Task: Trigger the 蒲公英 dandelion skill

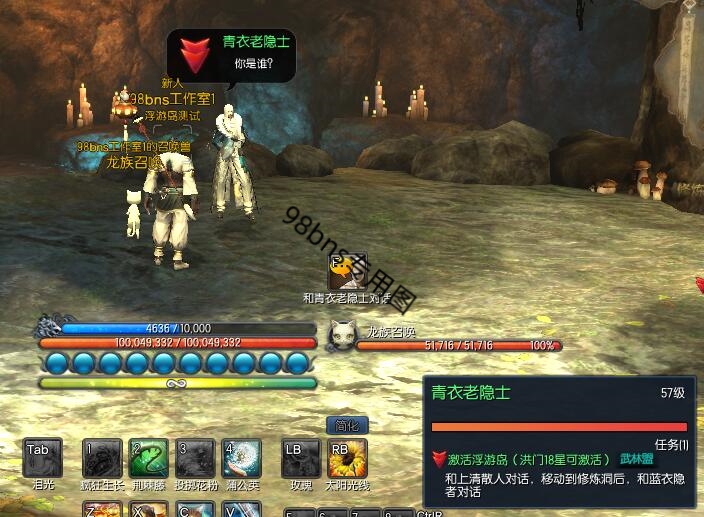Action: click(242, 459)
